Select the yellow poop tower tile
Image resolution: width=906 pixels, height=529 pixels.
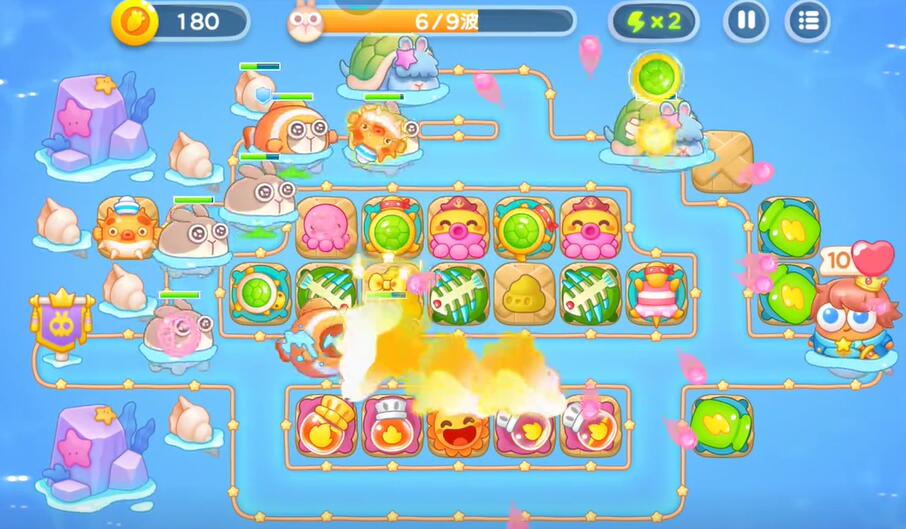(x=524, y=294)
